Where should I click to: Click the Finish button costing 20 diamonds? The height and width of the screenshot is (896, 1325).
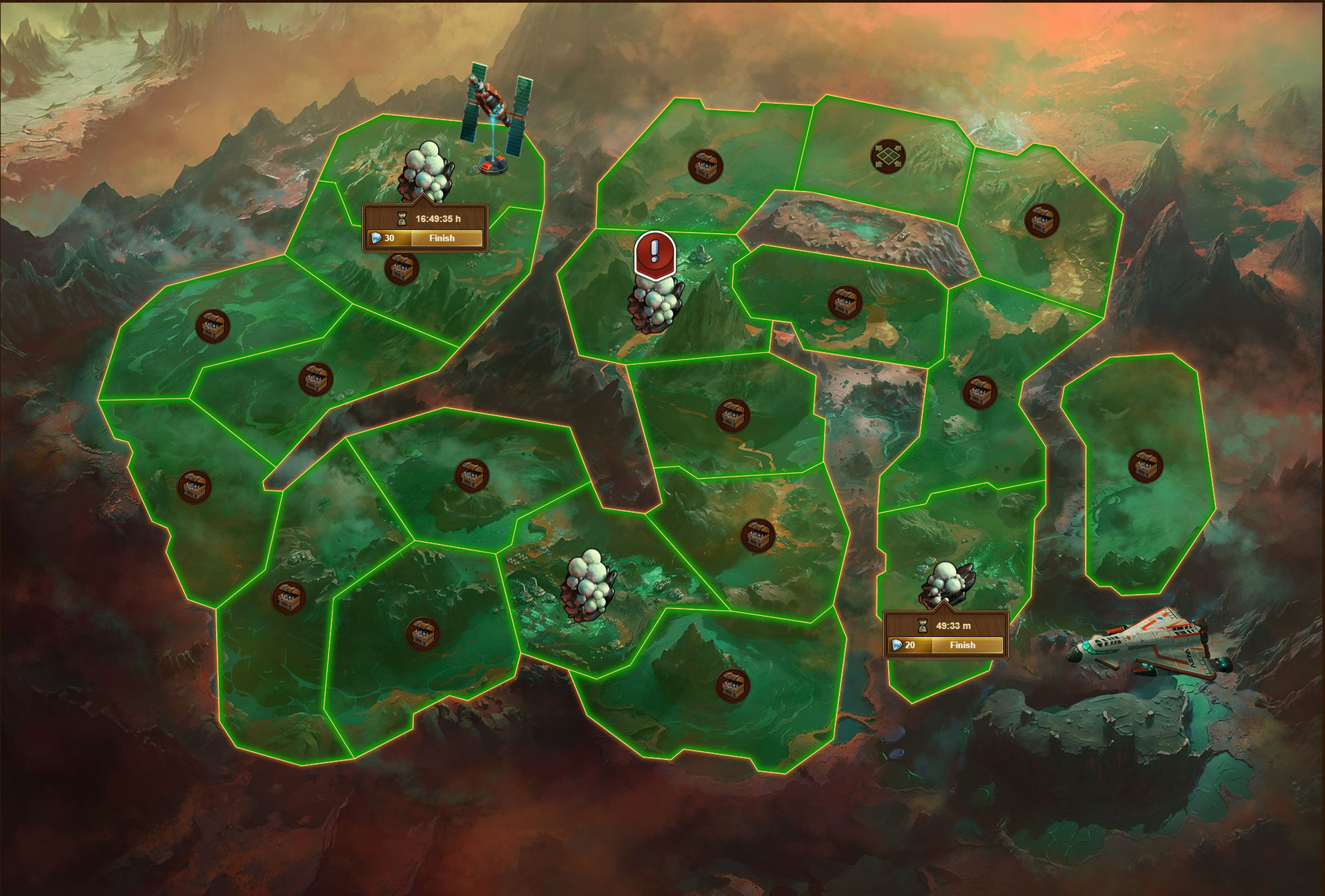click(x=962, y=645)
